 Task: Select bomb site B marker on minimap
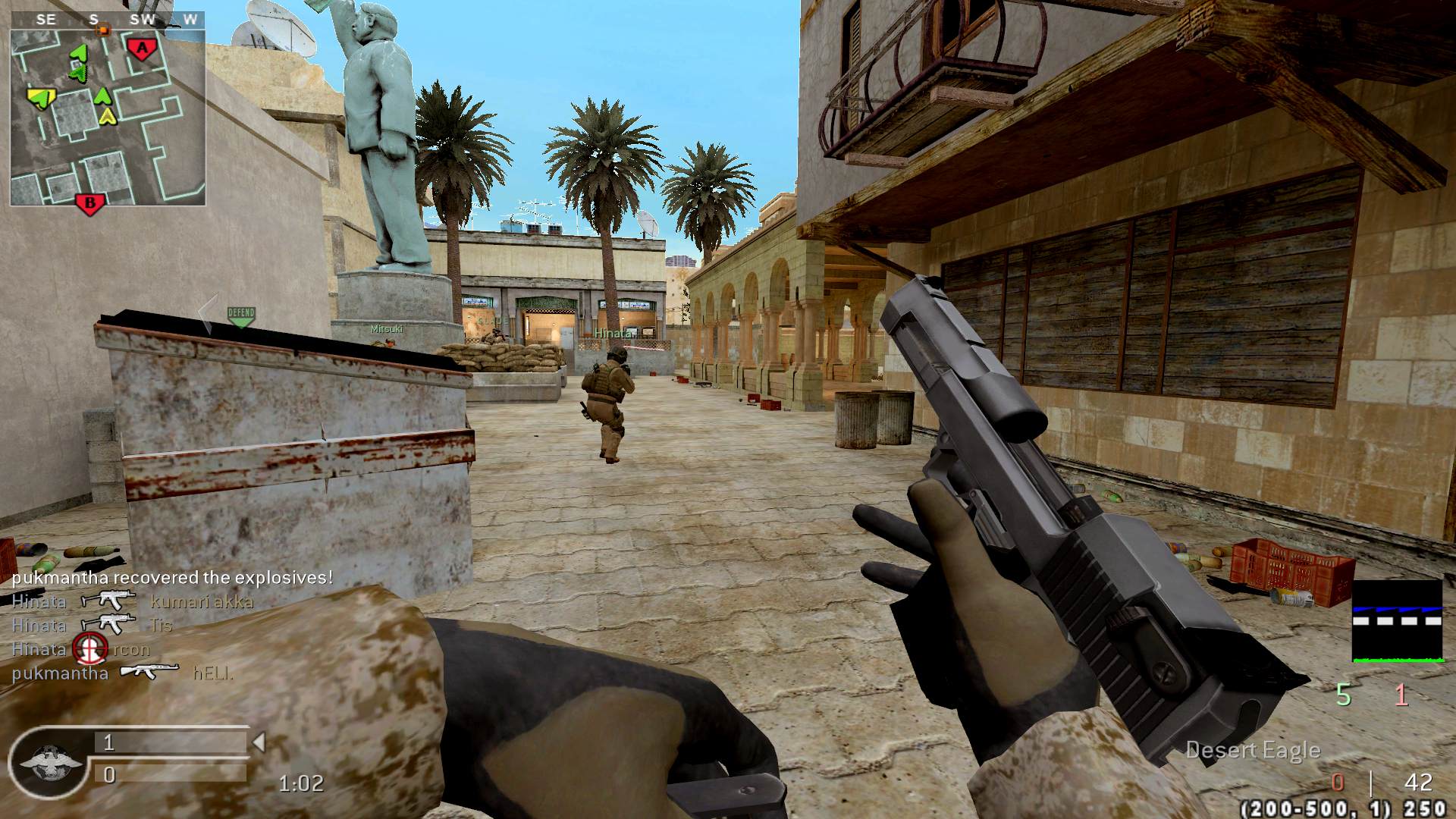[89, 204]
